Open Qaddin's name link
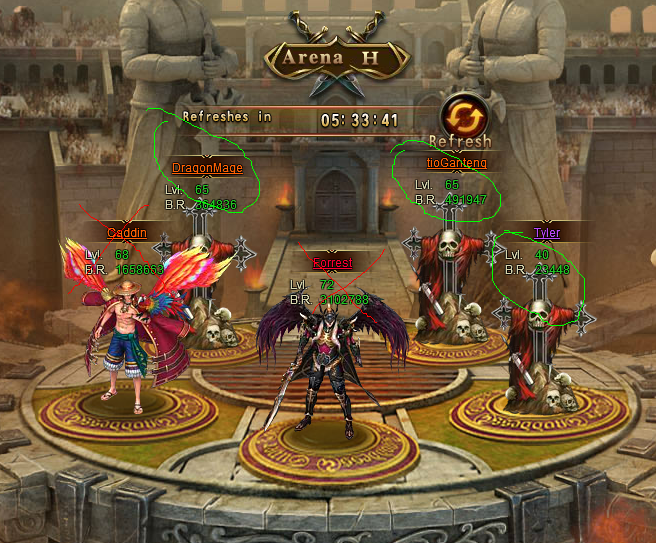 coord(127,232)
